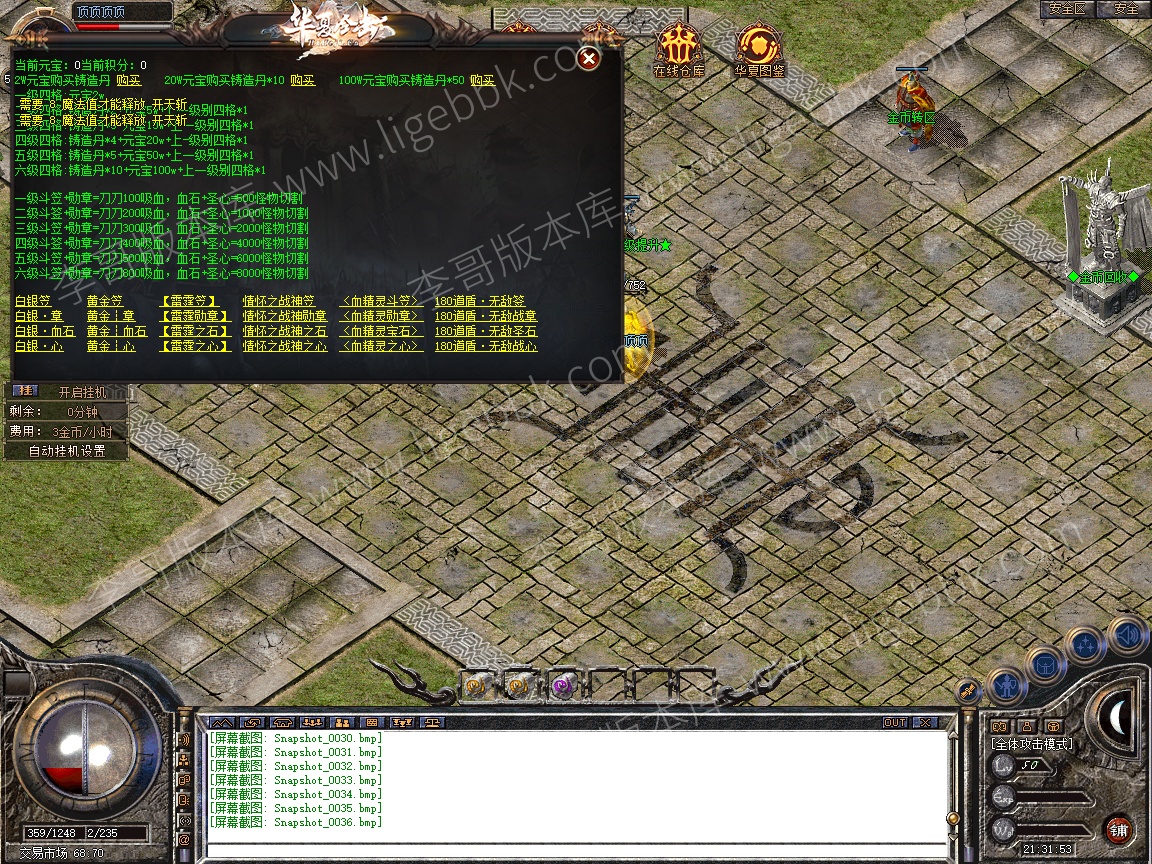The width and height of the screenshot is (1152, 864).
Task: Toggle the sound speaker round button
Action: point(1127,633)
